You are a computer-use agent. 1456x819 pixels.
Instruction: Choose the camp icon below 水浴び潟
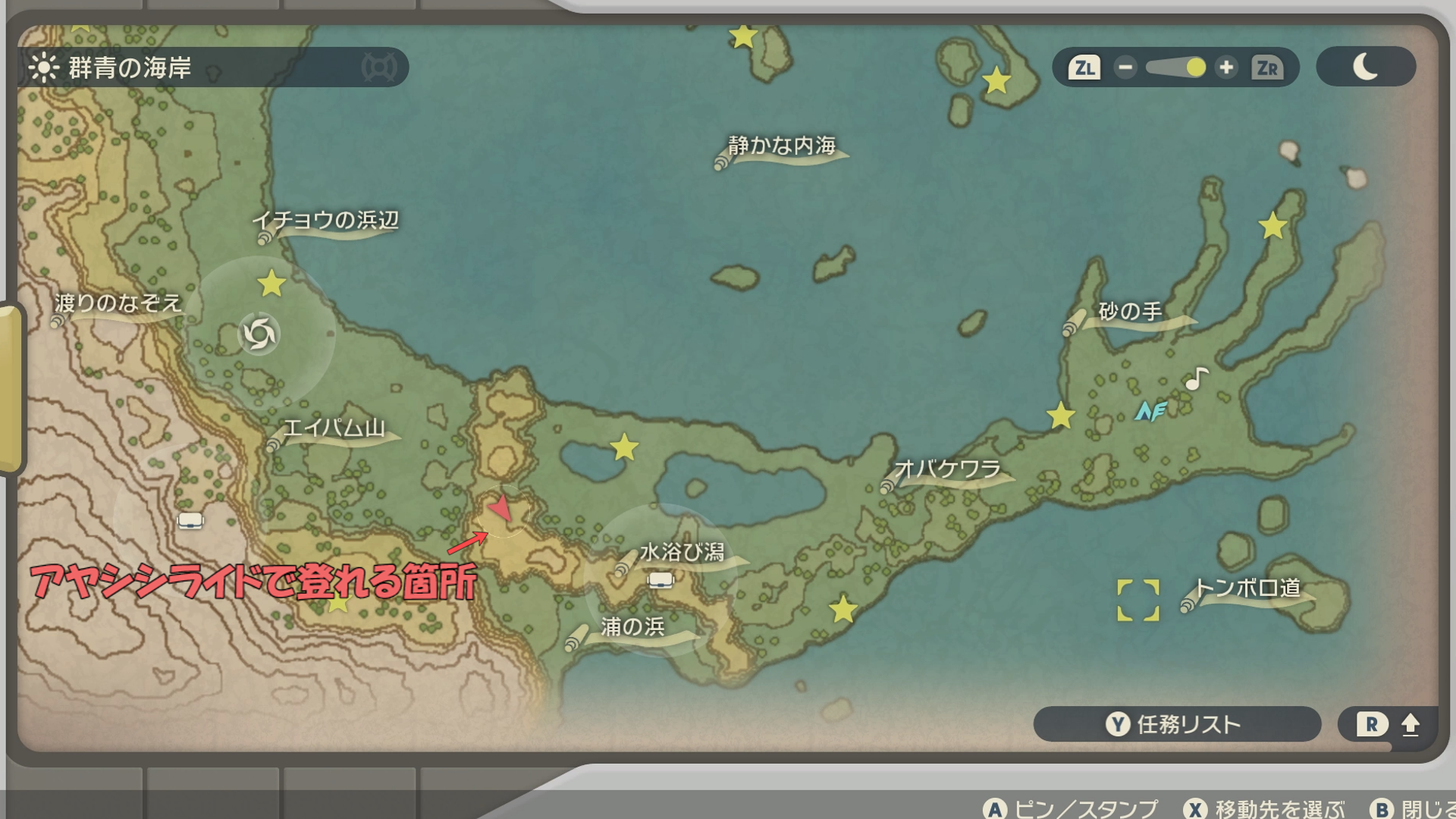point(660,581)
